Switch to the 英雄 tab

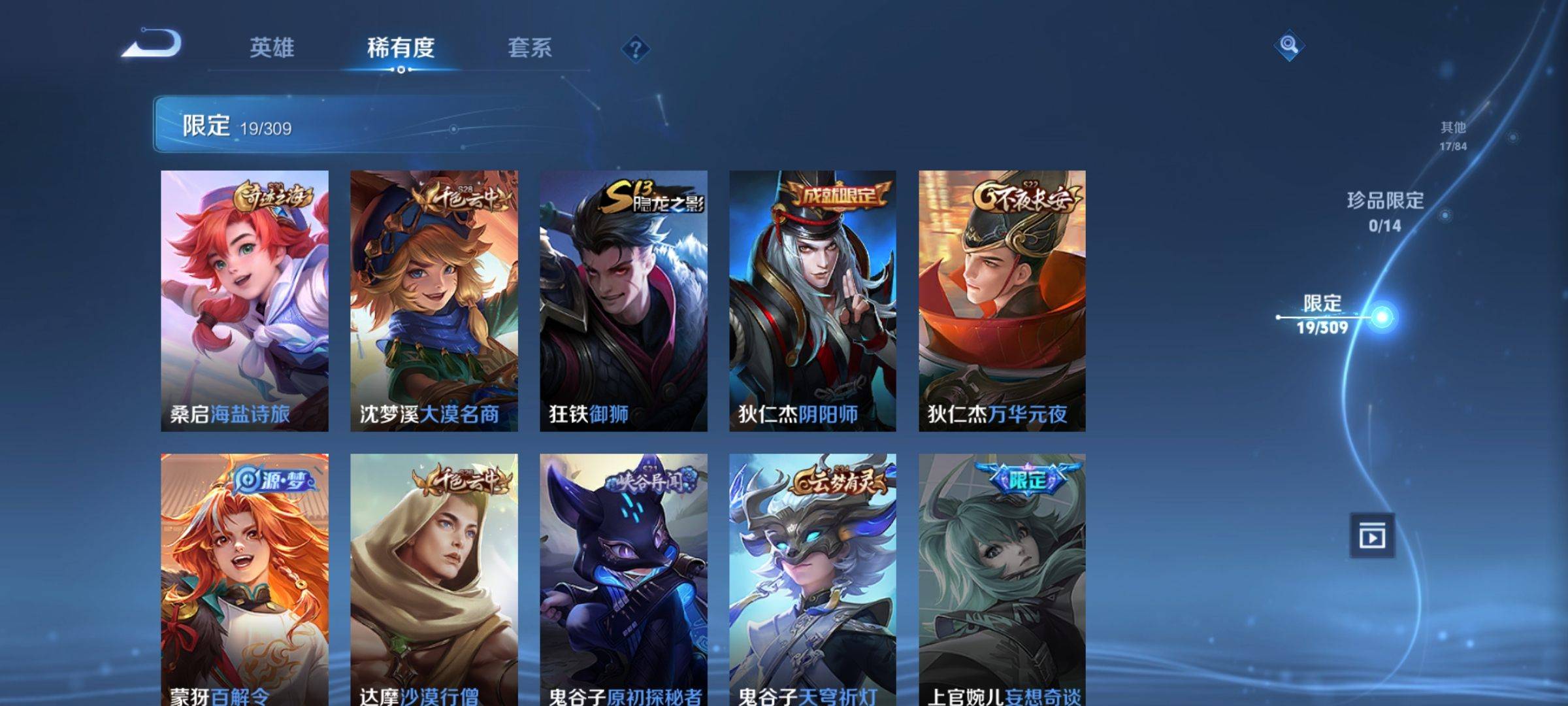[272, 48]
